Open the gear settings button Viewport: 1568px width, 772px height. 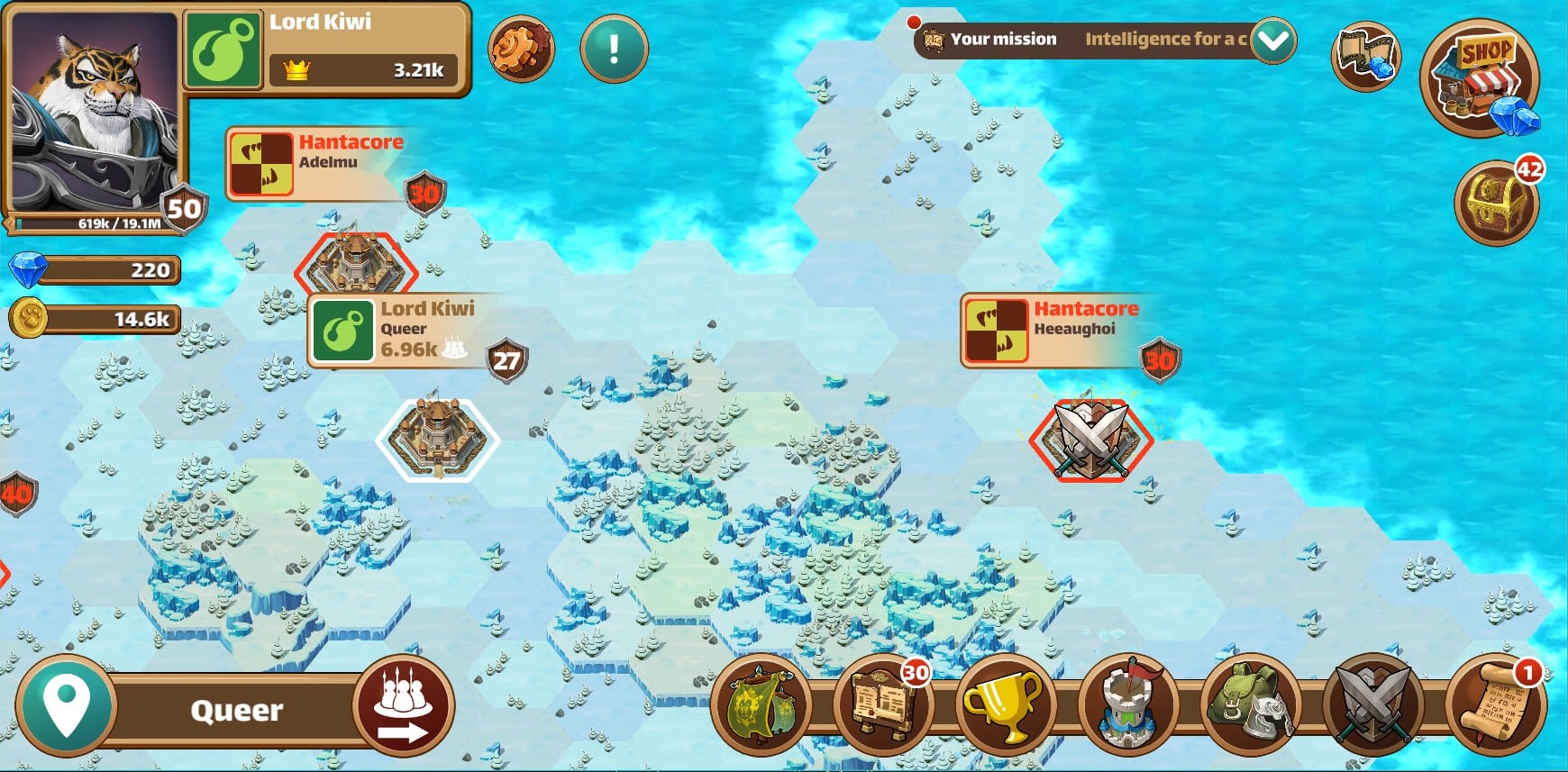(x=521, y=49)
